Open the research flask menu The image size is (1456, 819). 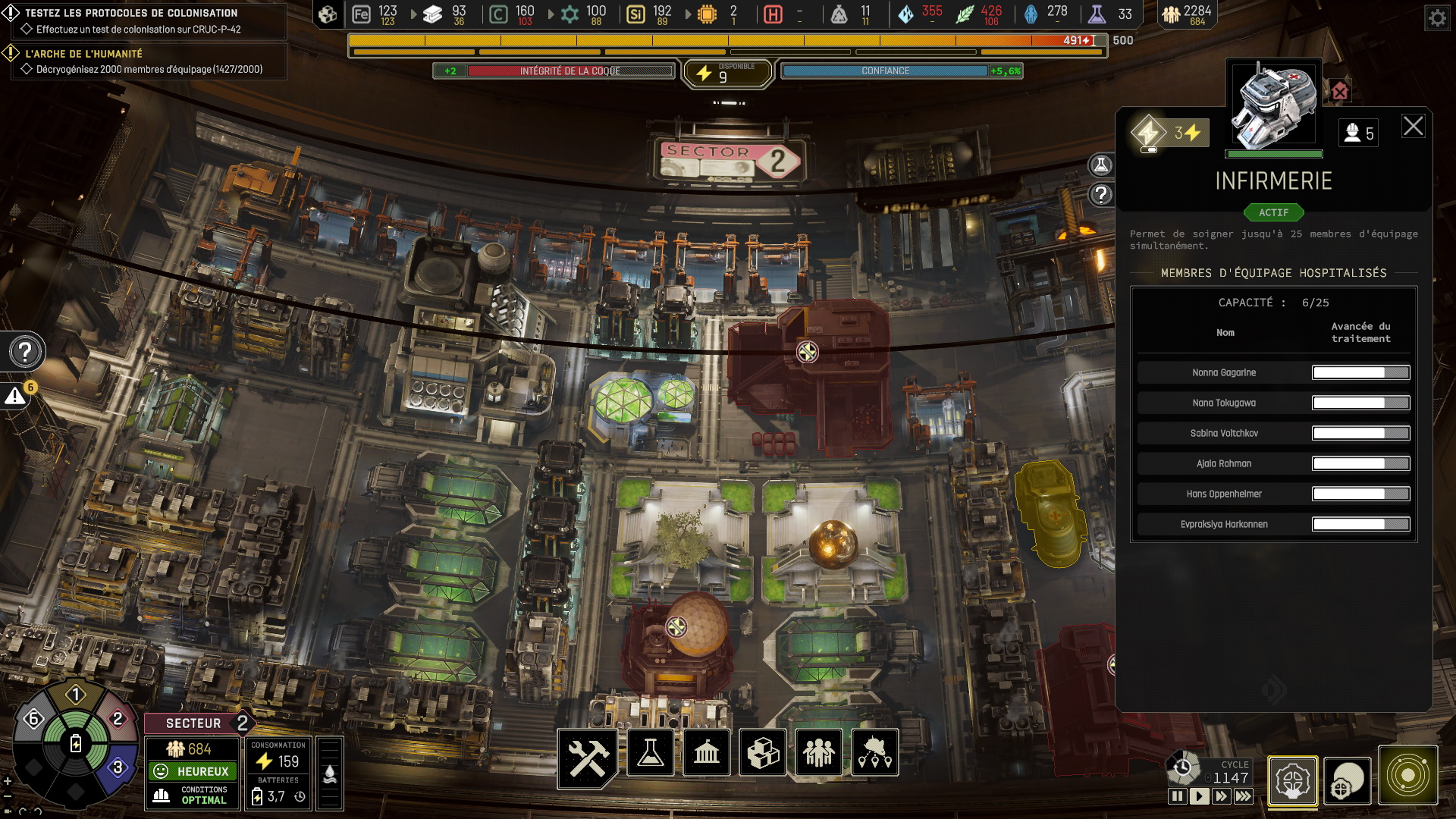point(651,753)
